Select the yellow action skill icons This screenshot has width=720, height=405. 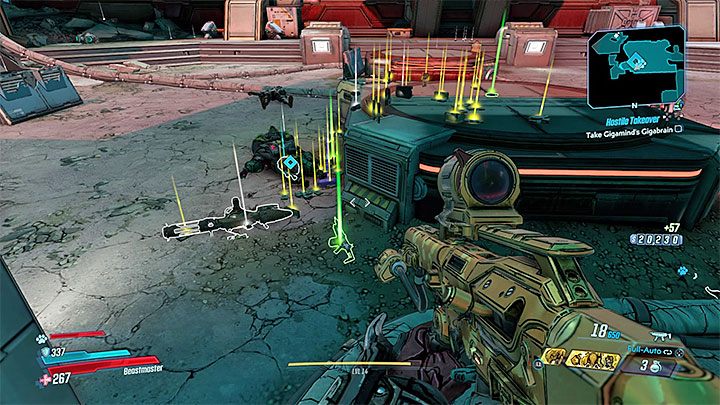593,358
